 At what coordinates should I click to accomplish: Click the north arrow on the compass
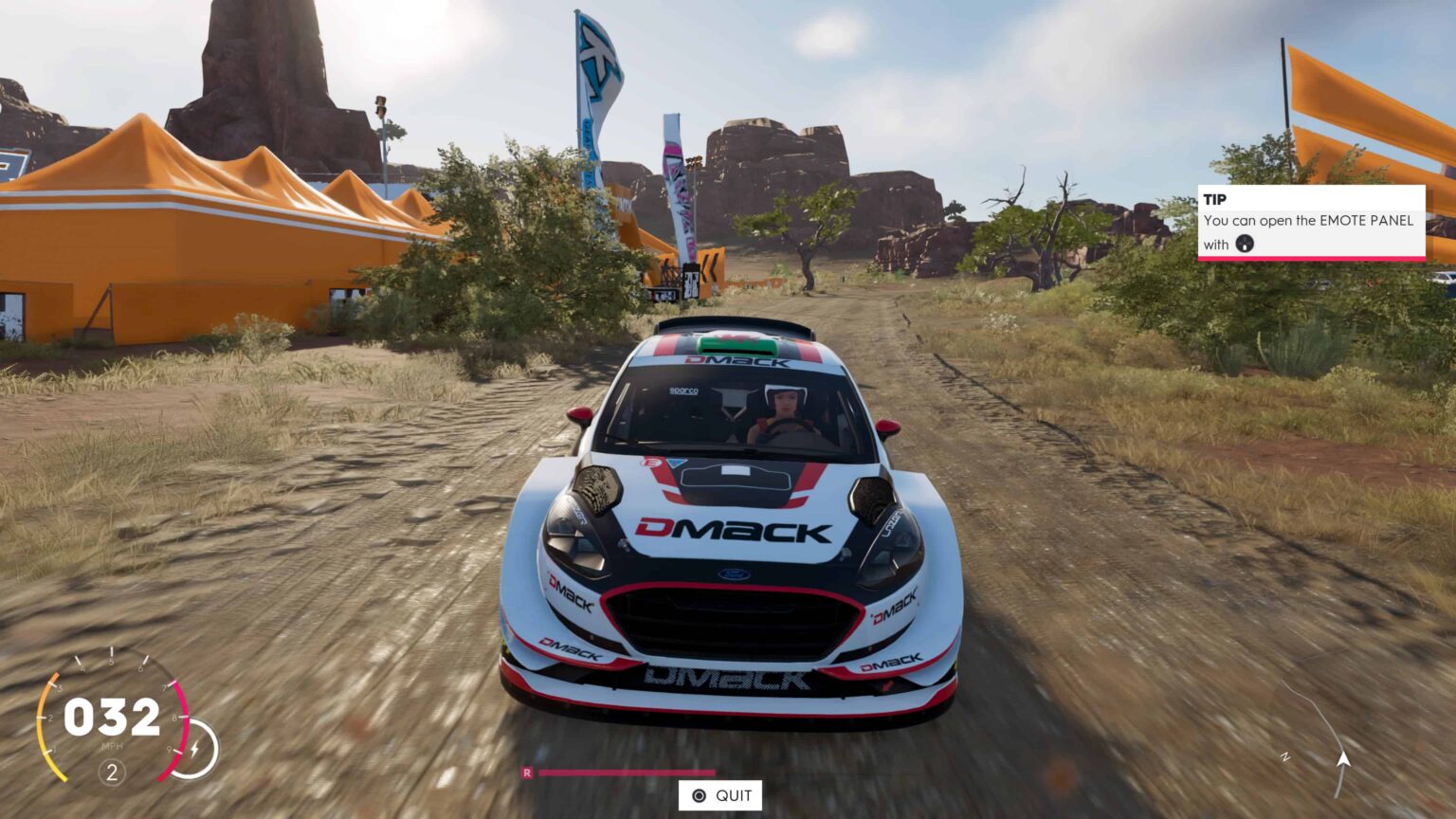pyautogui.click(x=1342, y=758)
